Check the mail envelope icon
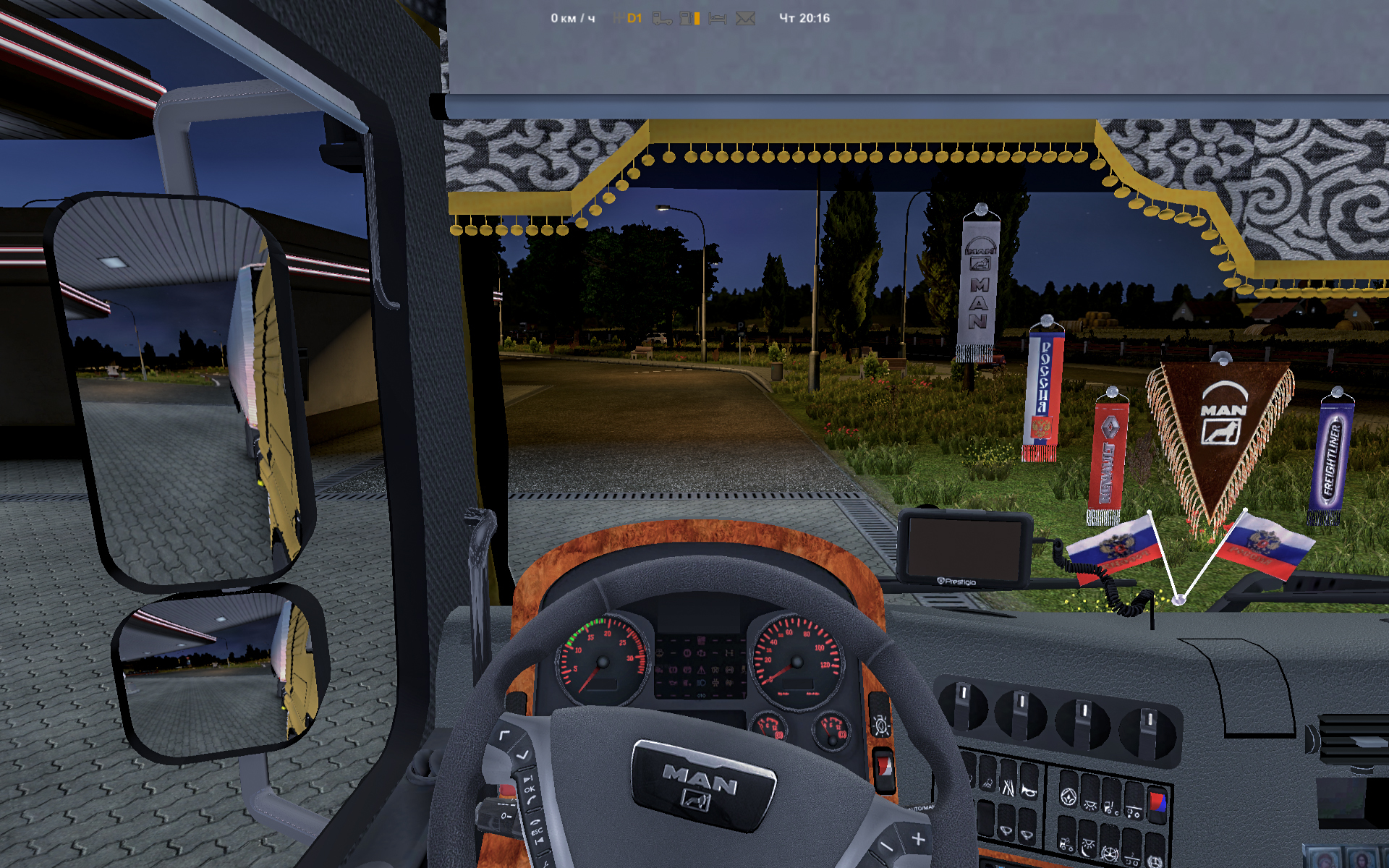1389x868 pixels. point(745,18)
